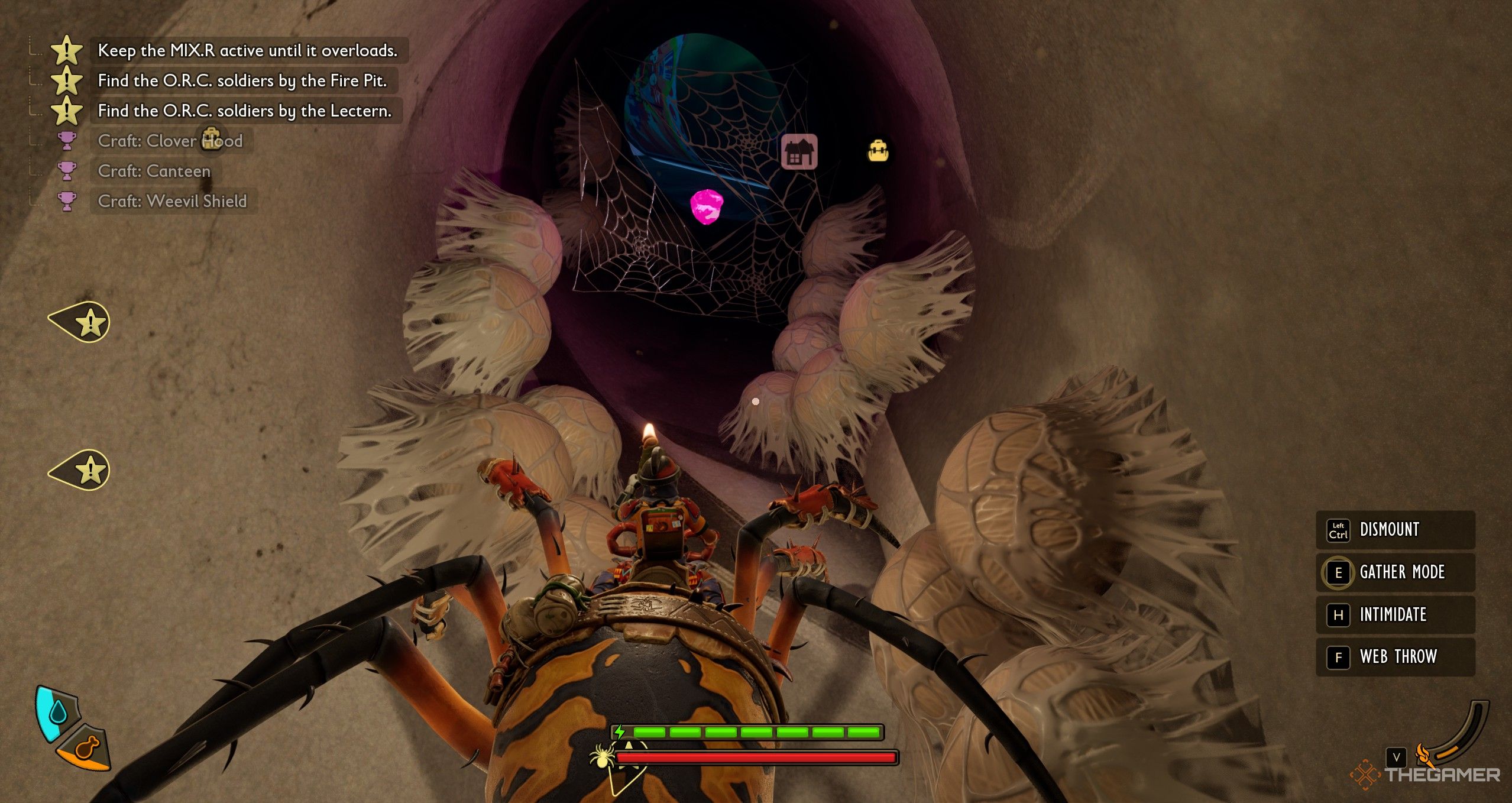Image resolution: width=1512 pixels, height=803 pixels.
Task: Select the Lectern O.R.C. soldiers objective
Action: pos(244,111)
